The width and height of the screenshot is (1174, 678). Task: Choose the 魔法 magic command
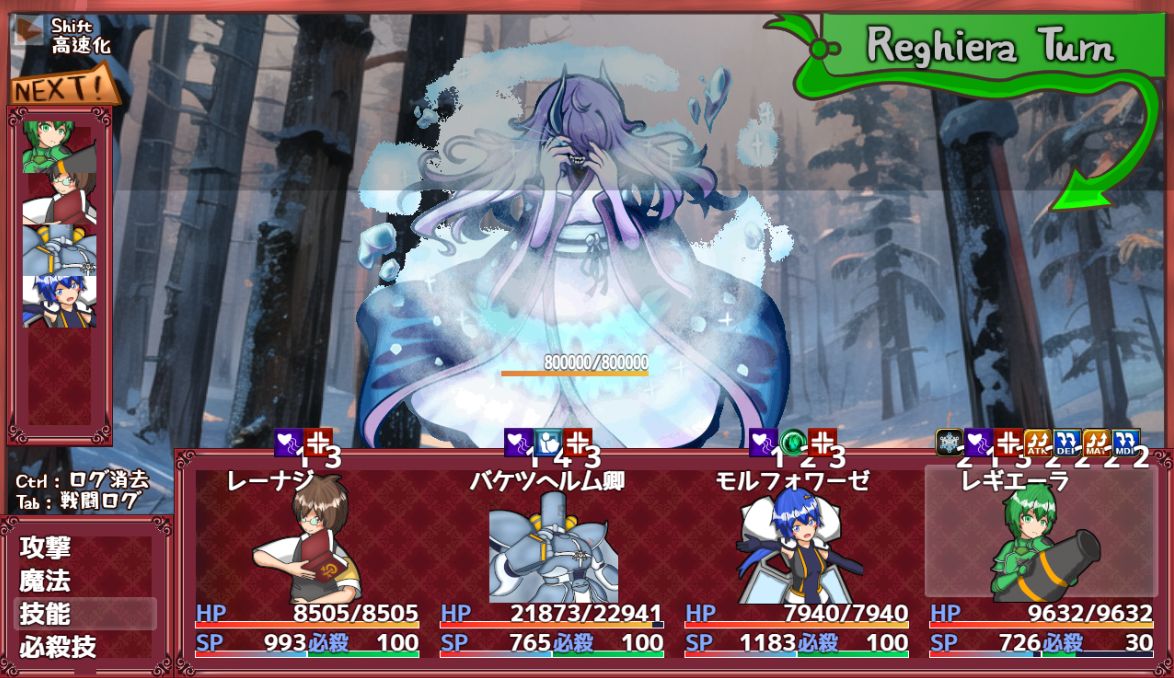[x=46, y=581]
